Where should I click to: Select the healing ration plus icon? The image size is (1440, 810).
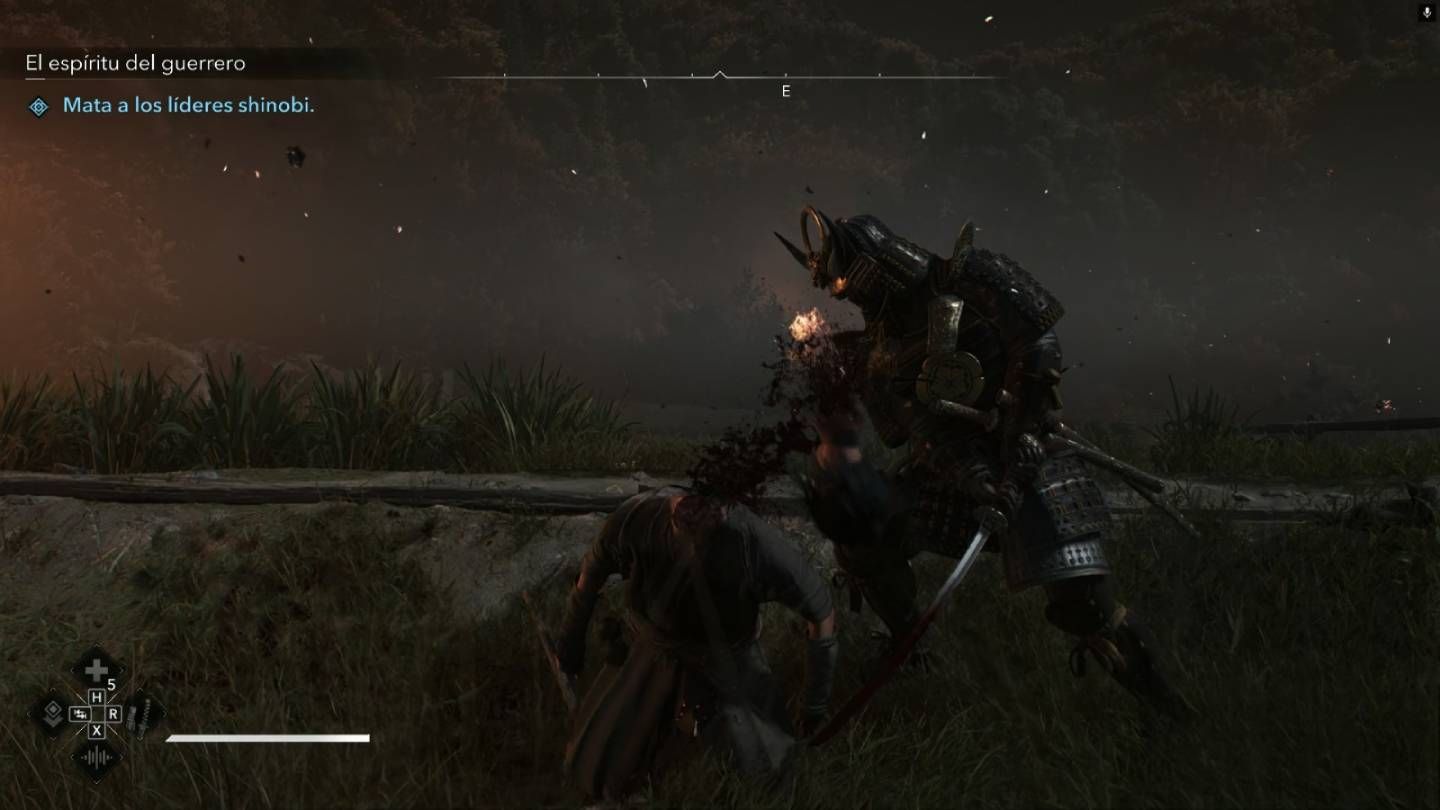pos(96,670)
